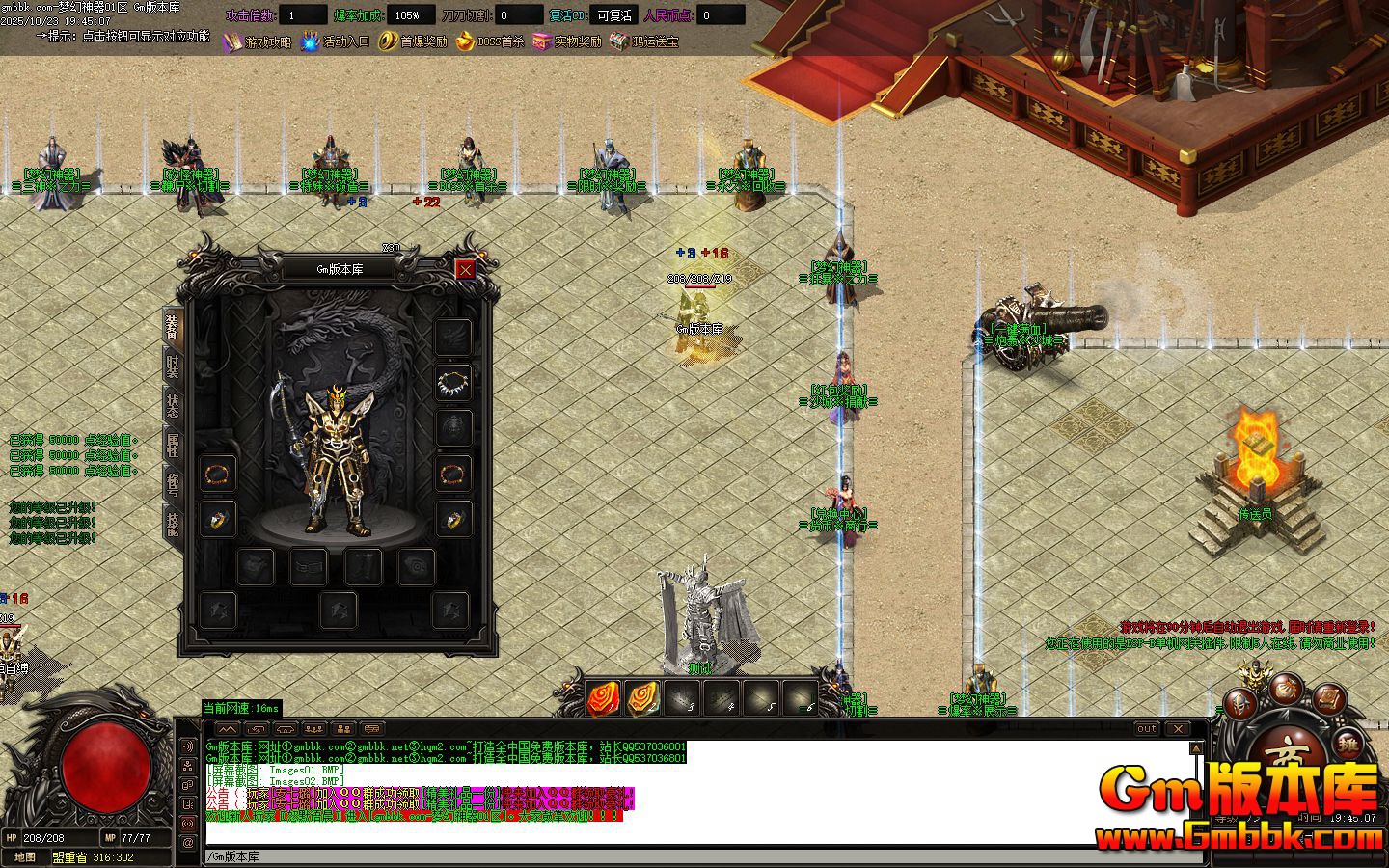
Task: Switch to the 时装 fashion tab
Action: point(173,366)
